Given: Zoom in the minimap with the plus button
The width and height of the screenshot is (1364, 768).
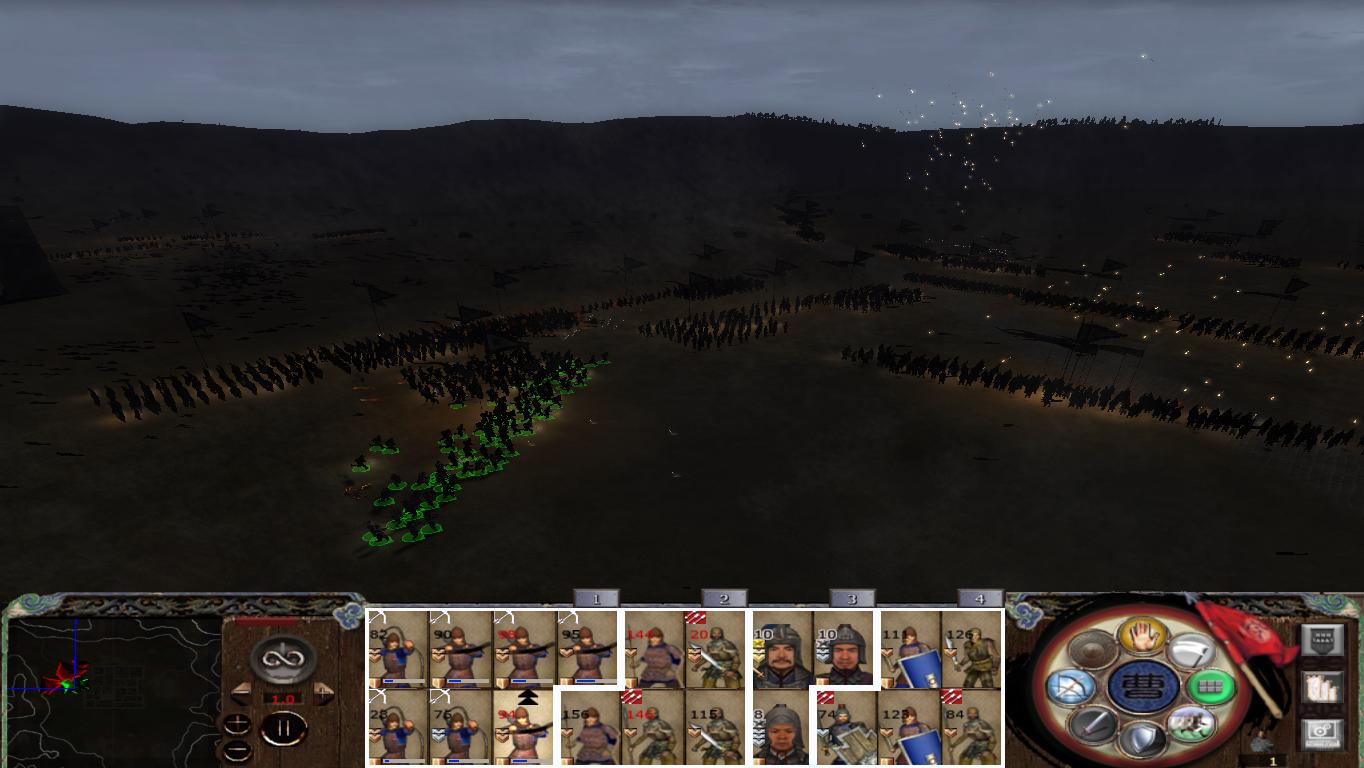Looking at the screenshot, I should [238, 724].
